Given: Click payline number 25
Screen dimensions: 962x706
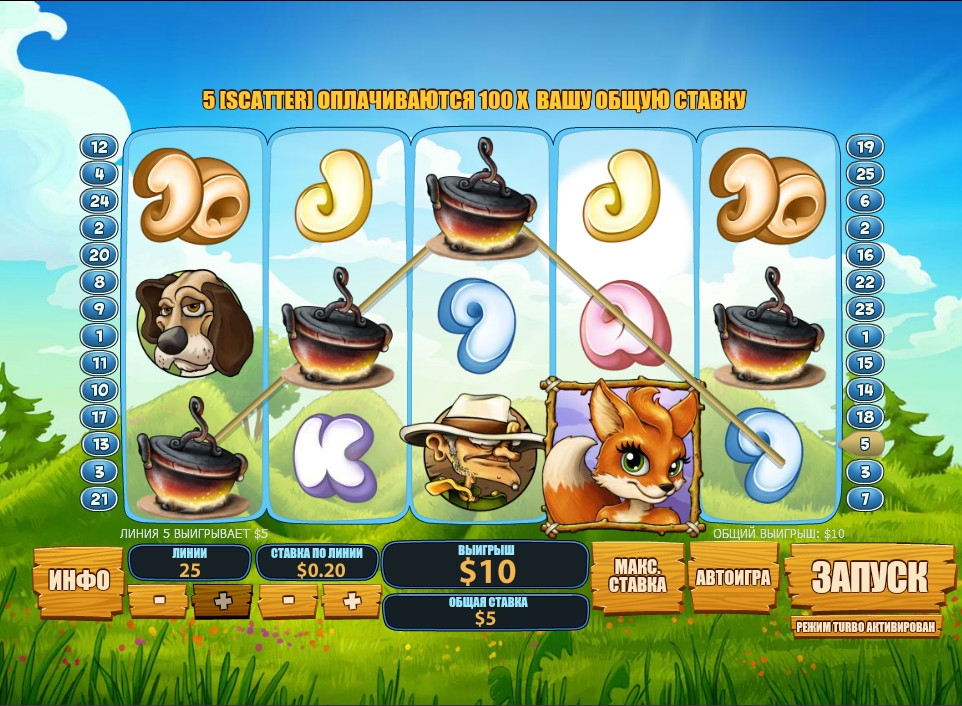Looking at the screenshot, I should [866, 174].
